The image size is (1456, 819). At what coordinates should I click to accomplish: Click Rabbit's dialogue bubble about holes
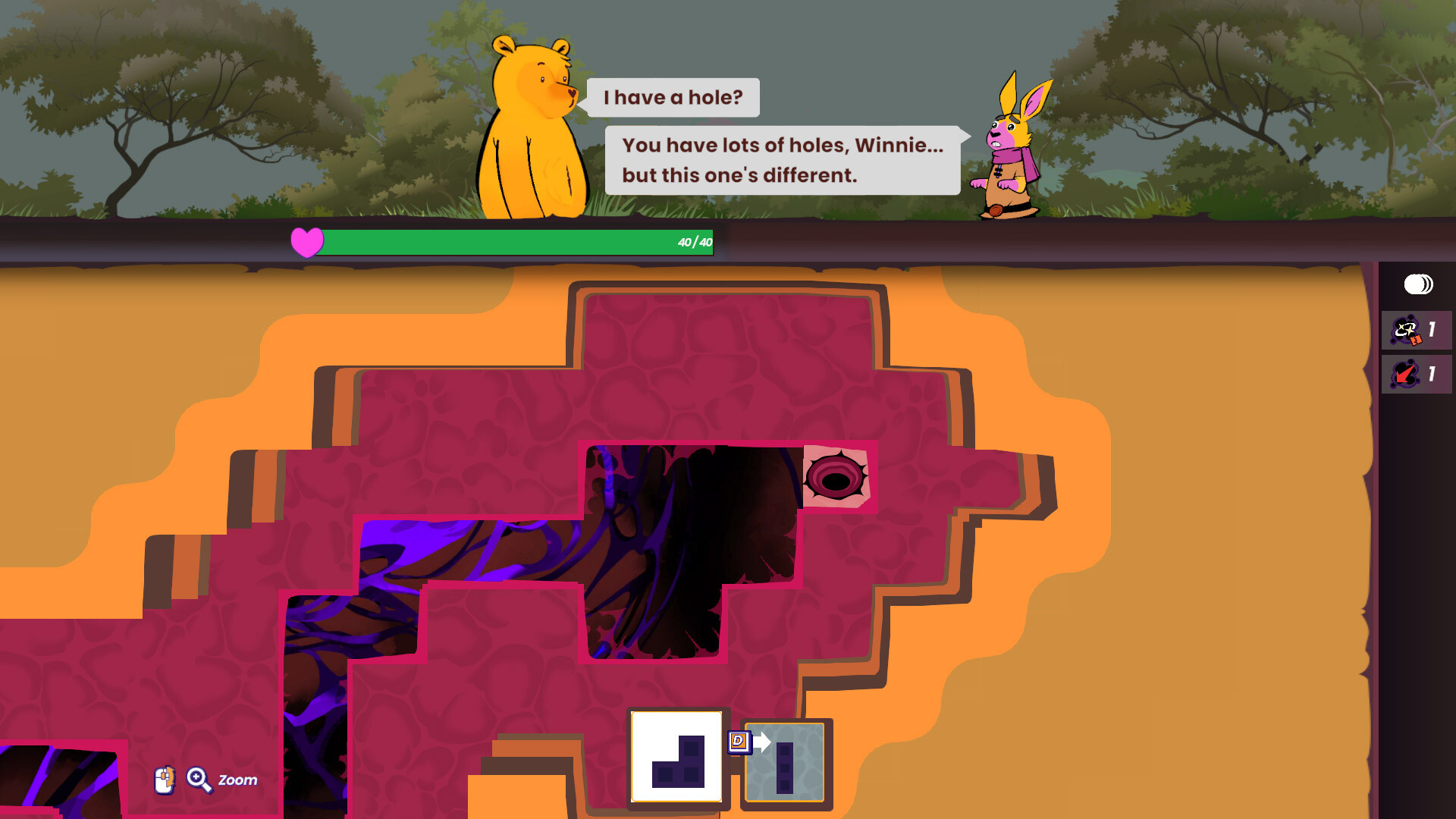781,161
